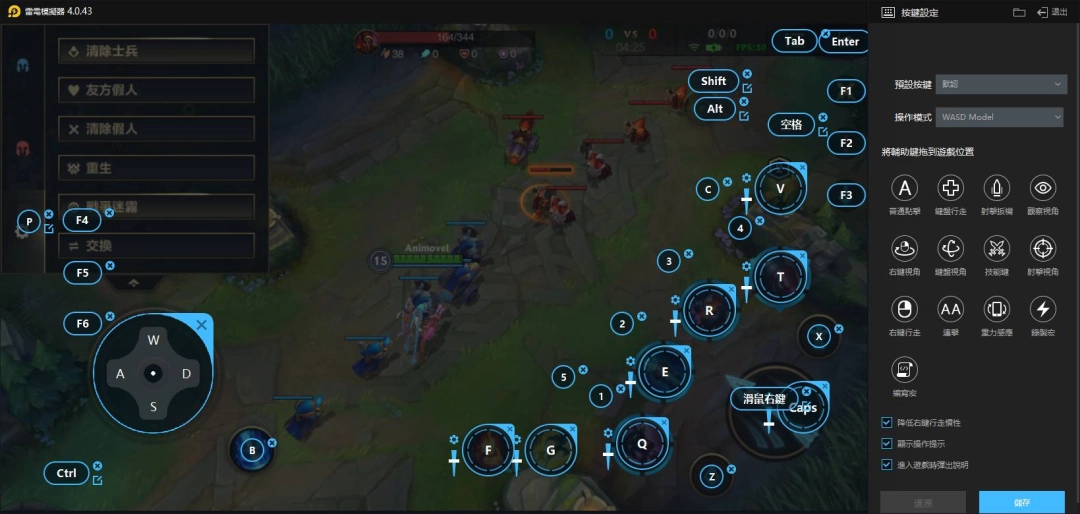1080x514 pixels.
Task: Collapse the practice tool panel with the up arrow
Action: coord(132,283)
